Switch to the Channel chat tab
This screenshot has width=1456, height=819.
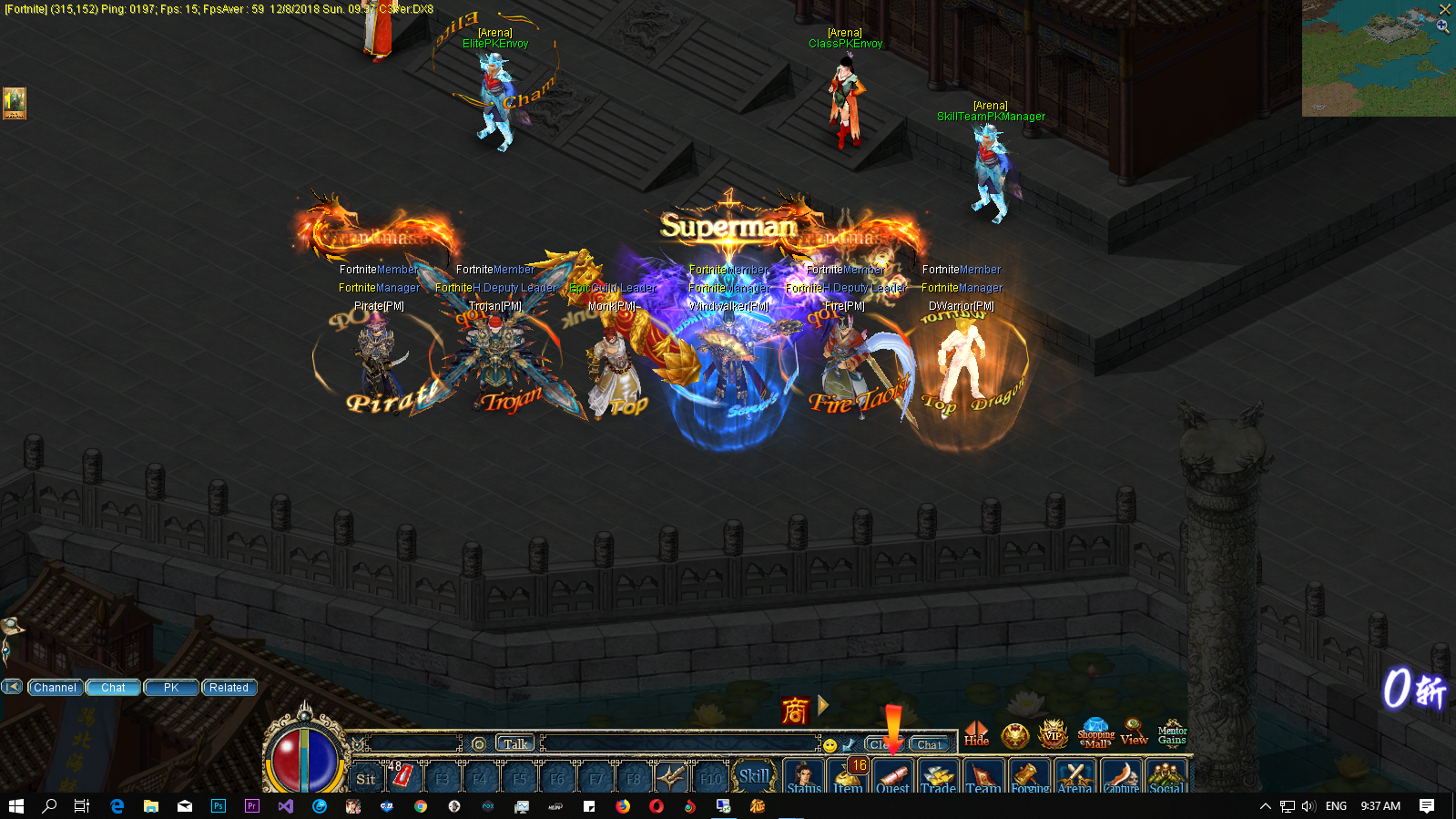pyautogui.click(x=55, y=688)
